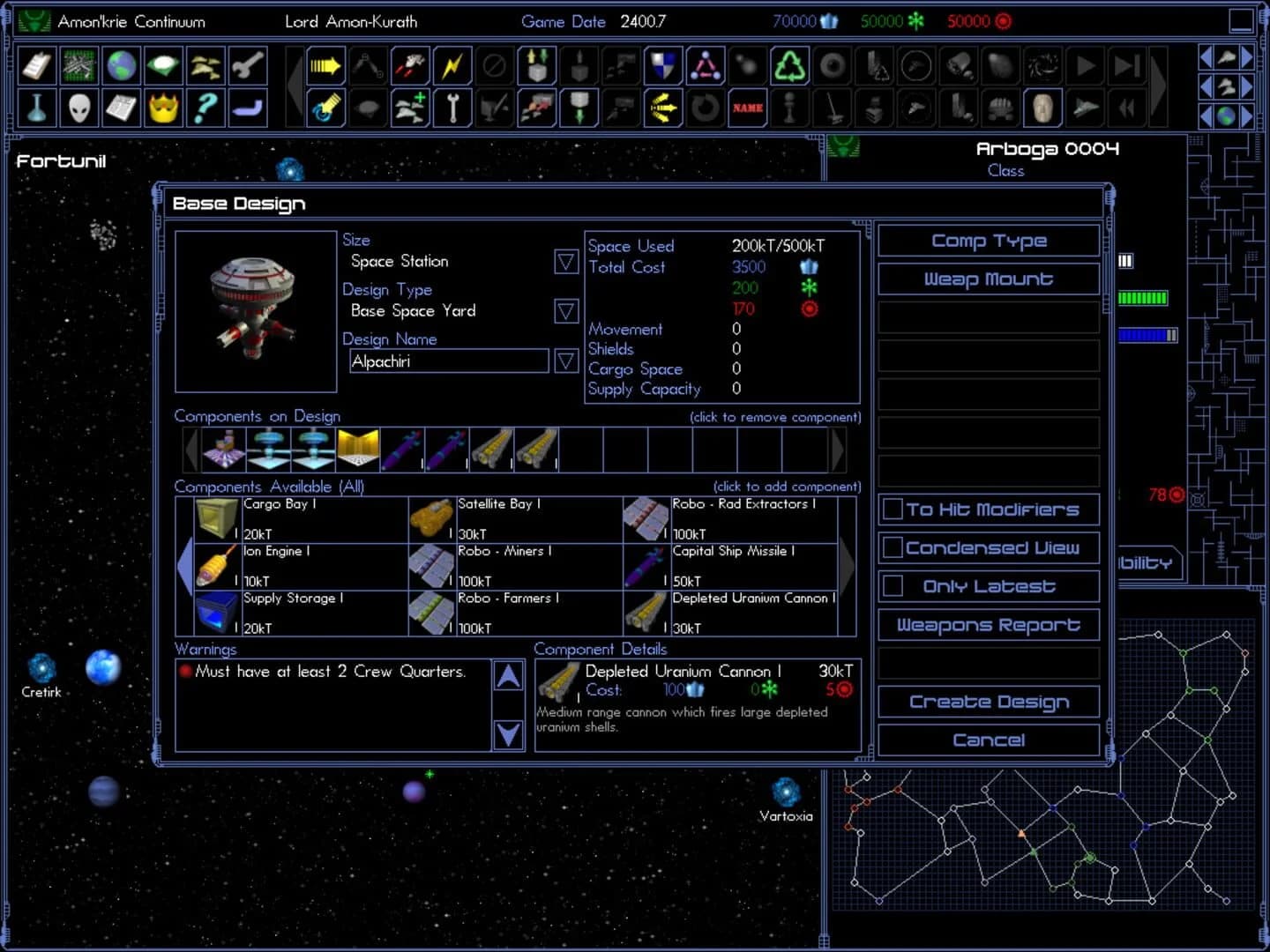Open the Design Type dropdown
Image resolution: width=1270 pixels, height=952 pixels.
(x=565, y=311)
